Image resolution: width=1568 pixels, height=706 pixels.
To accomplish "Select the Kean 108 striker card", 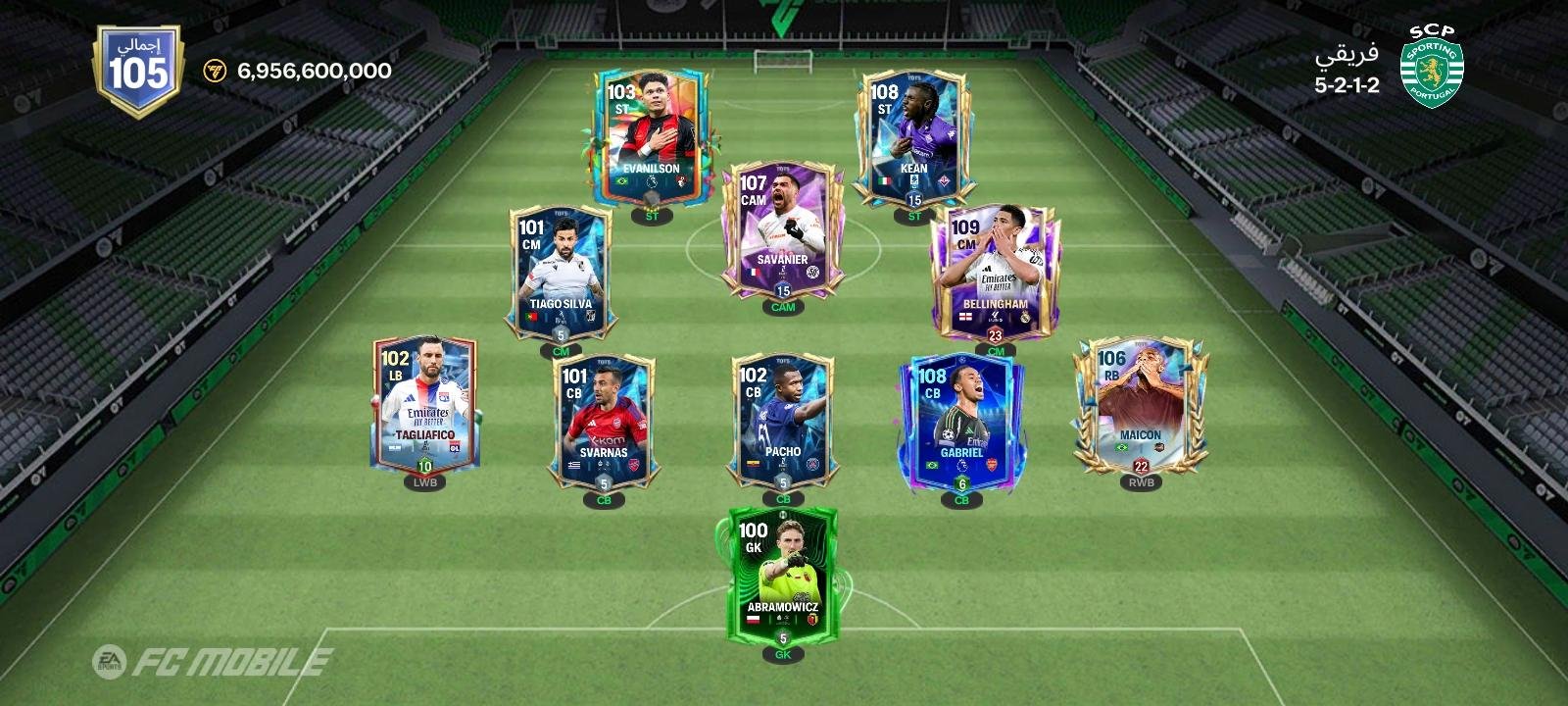I will [x=913, y=137].
